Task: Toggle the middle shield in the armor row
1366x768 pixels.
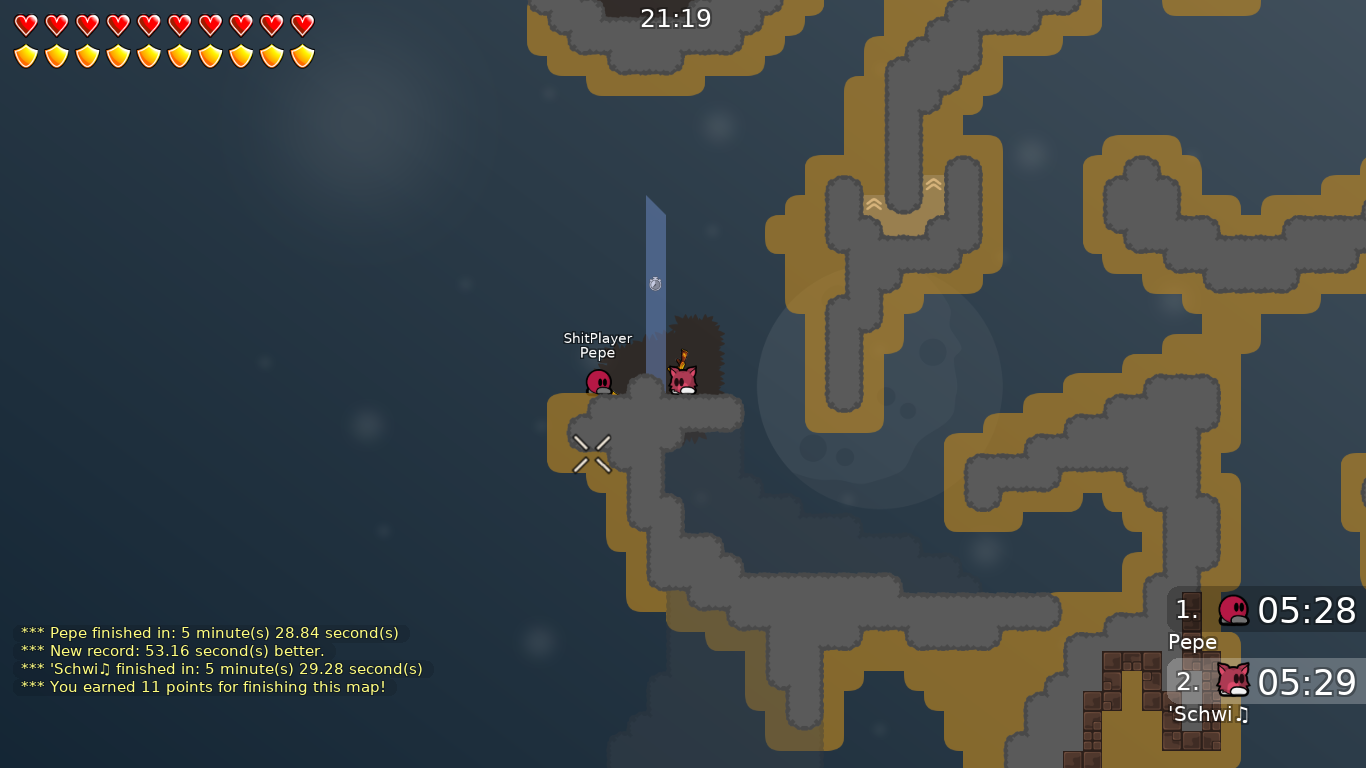Action: [x=145, y=57]
